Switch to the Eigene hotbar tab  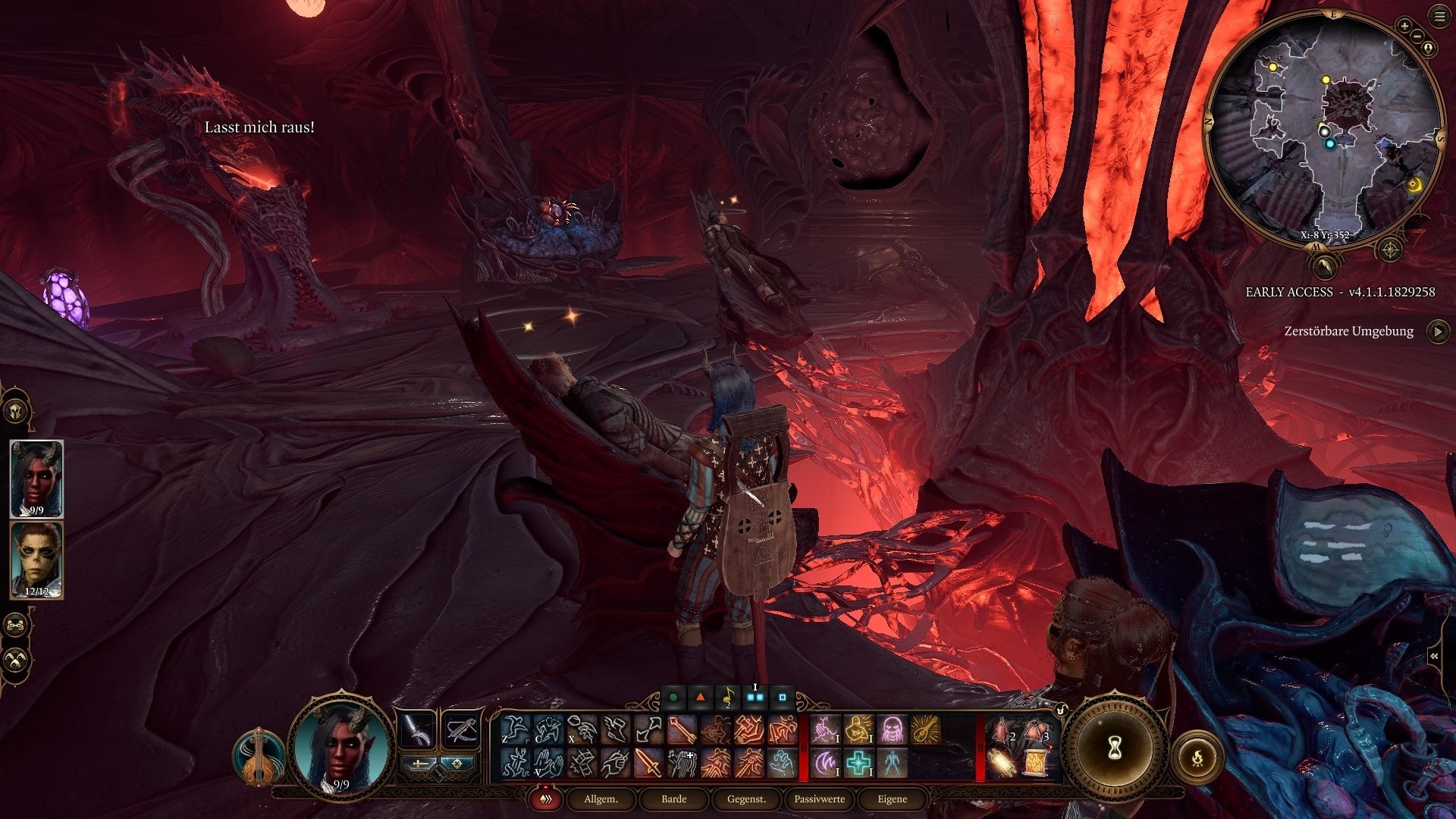click(892, 799)
